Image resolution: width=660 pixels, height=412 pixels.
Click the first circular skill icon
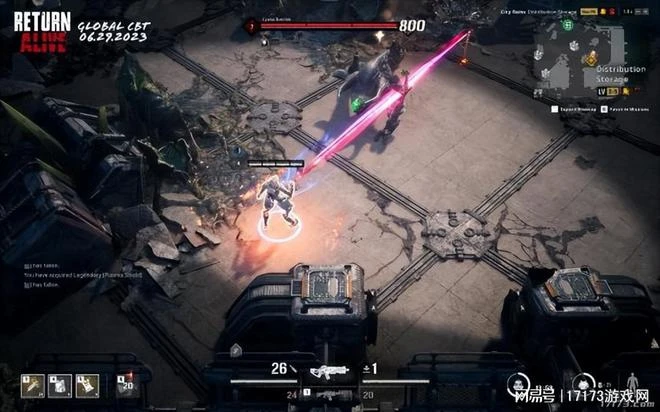click(x=517, y=381)
